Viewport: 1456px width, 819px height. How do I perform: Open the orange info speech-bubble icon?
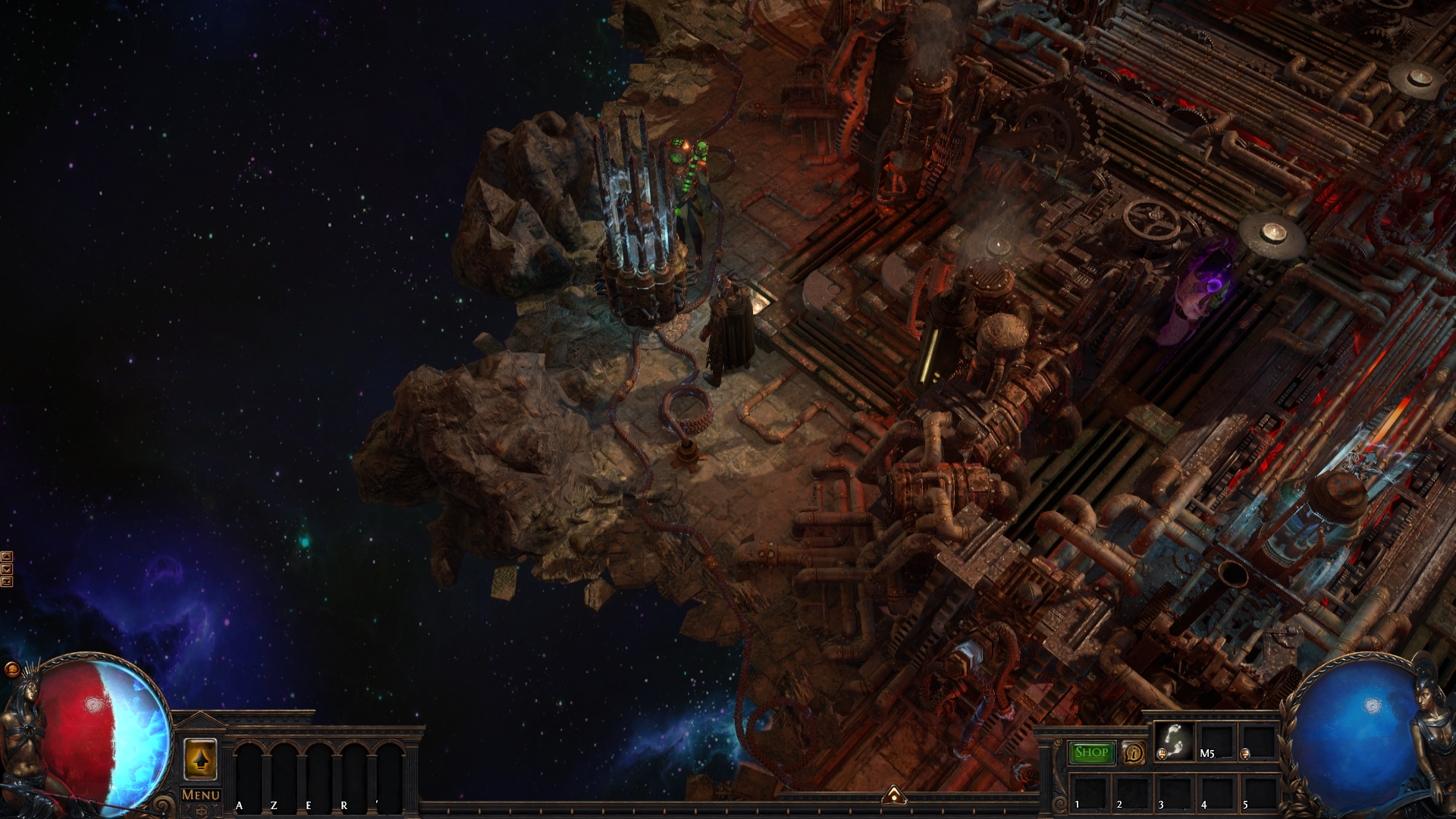pyautogui.click(x=1134, y=752)
